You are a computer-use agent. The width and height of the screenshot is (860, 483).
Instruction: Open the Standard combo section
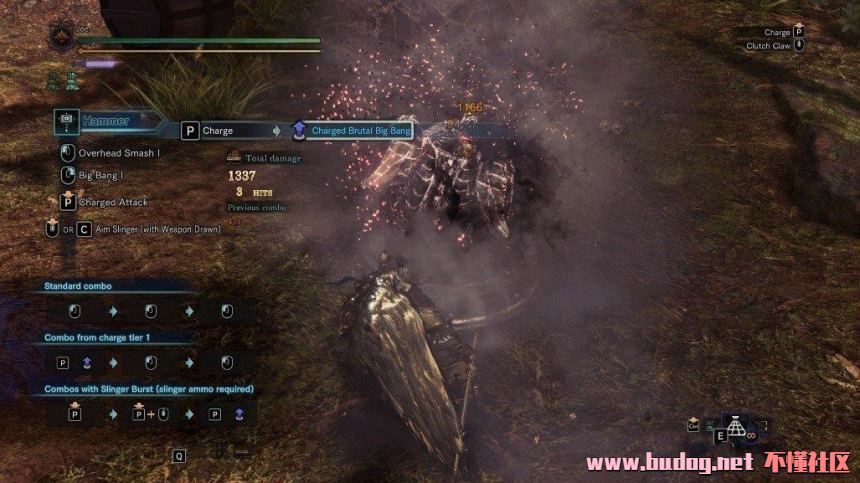82,287
